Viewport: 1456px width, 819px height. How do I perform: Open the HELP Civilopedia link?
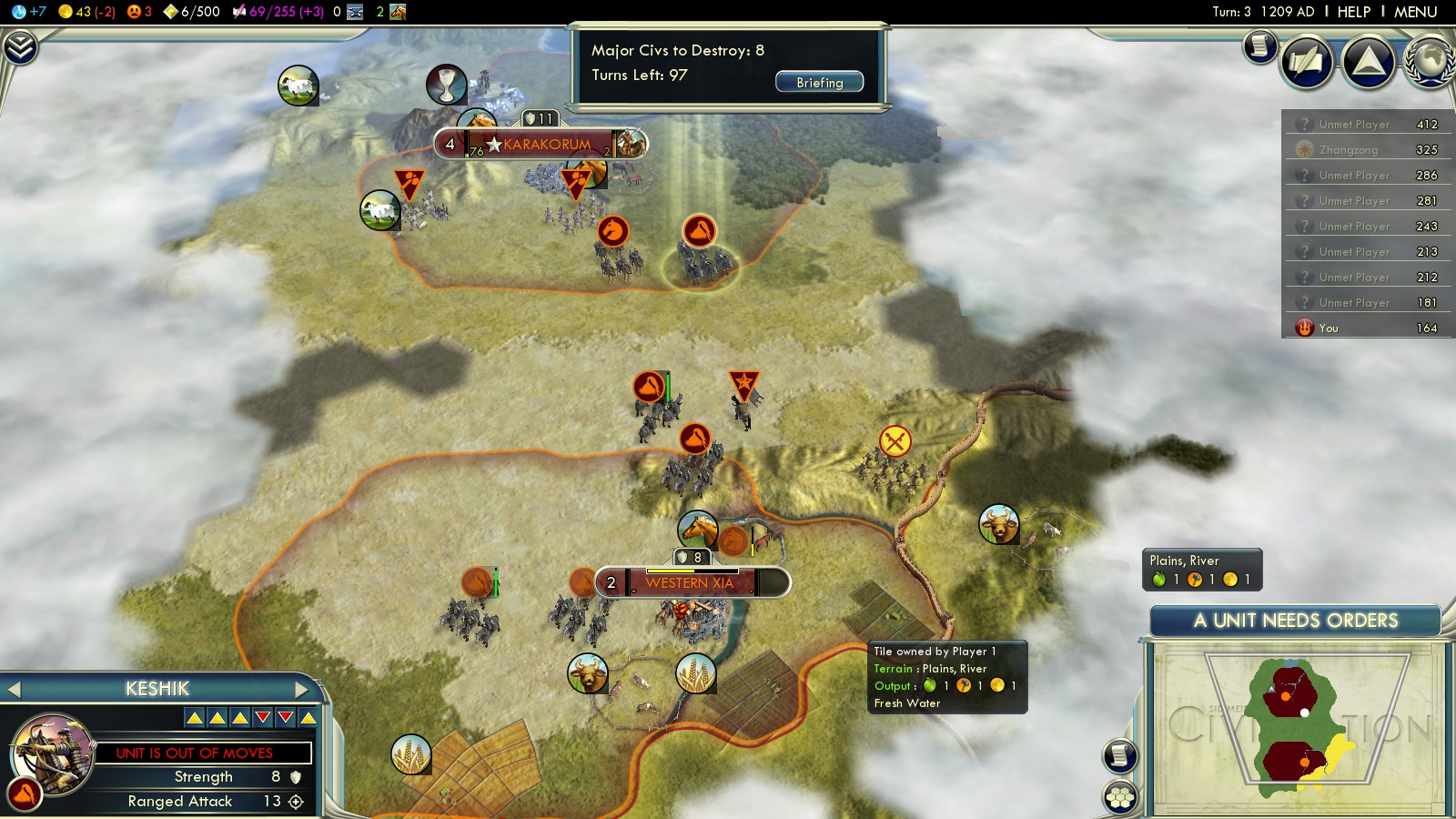1353,12
